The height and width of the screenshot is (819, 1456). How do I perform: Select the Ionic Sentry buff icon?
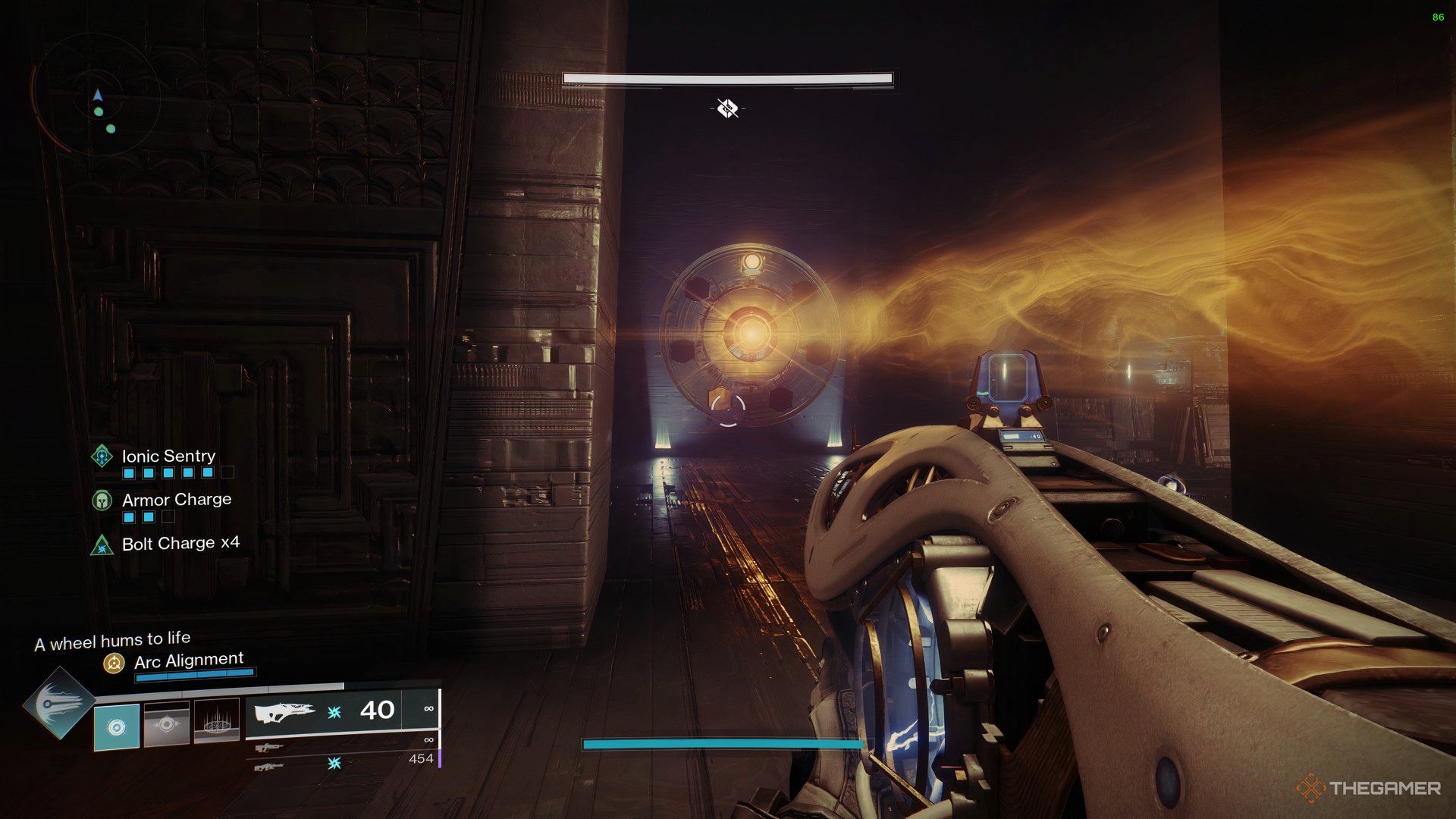tap(102, 456)
